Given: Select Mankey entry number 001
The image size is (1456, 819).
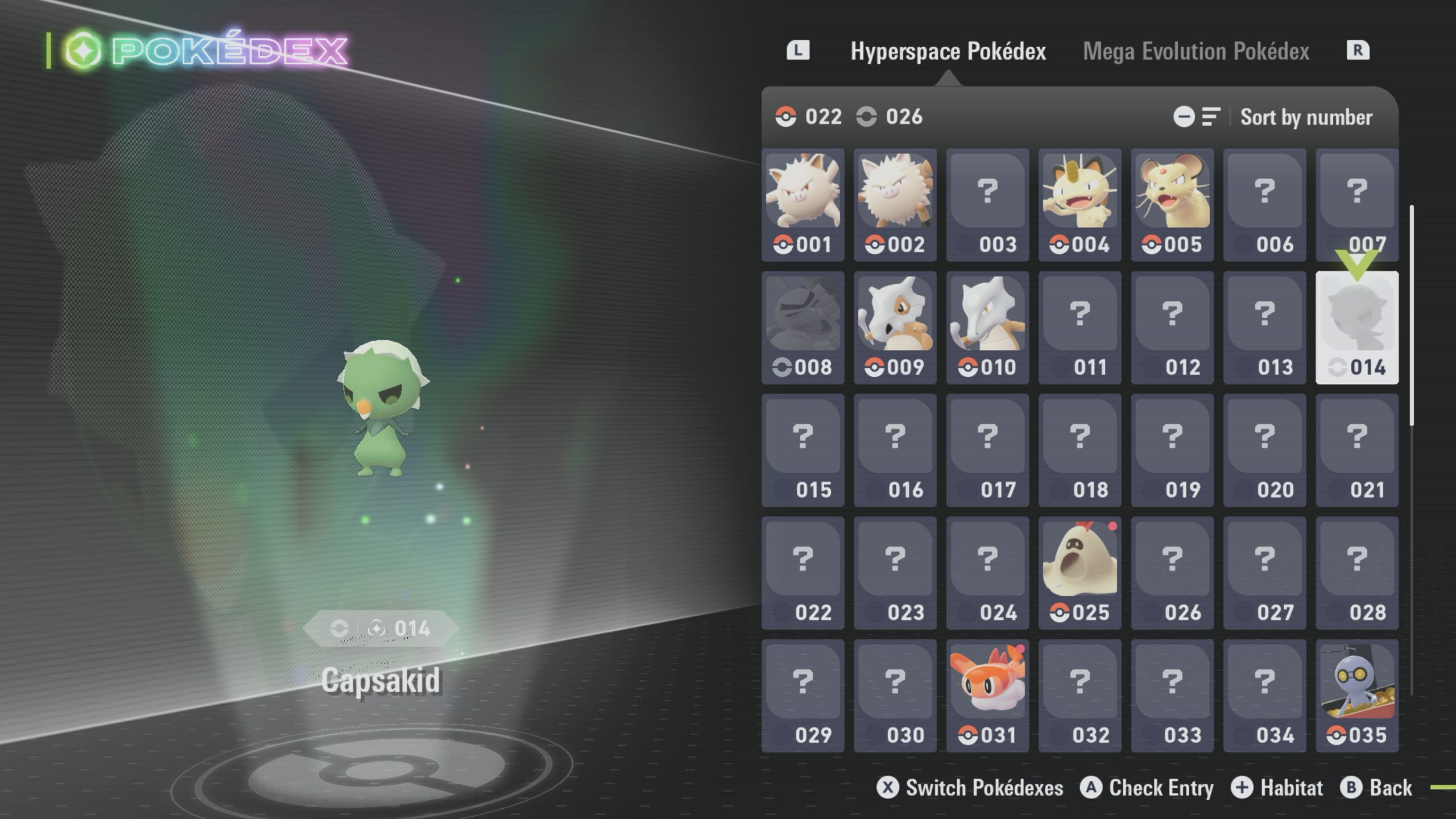Looking at the screenshot, I should point(803,205).
